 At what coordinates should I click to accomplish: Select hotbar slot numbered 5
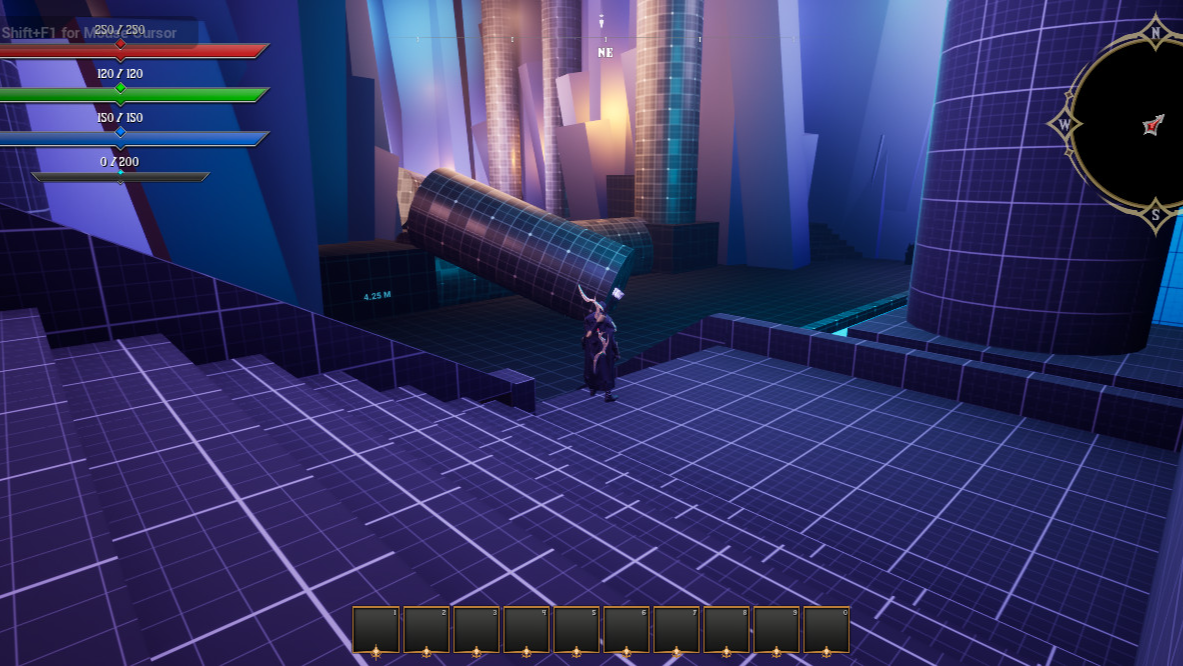pos(577,630)
